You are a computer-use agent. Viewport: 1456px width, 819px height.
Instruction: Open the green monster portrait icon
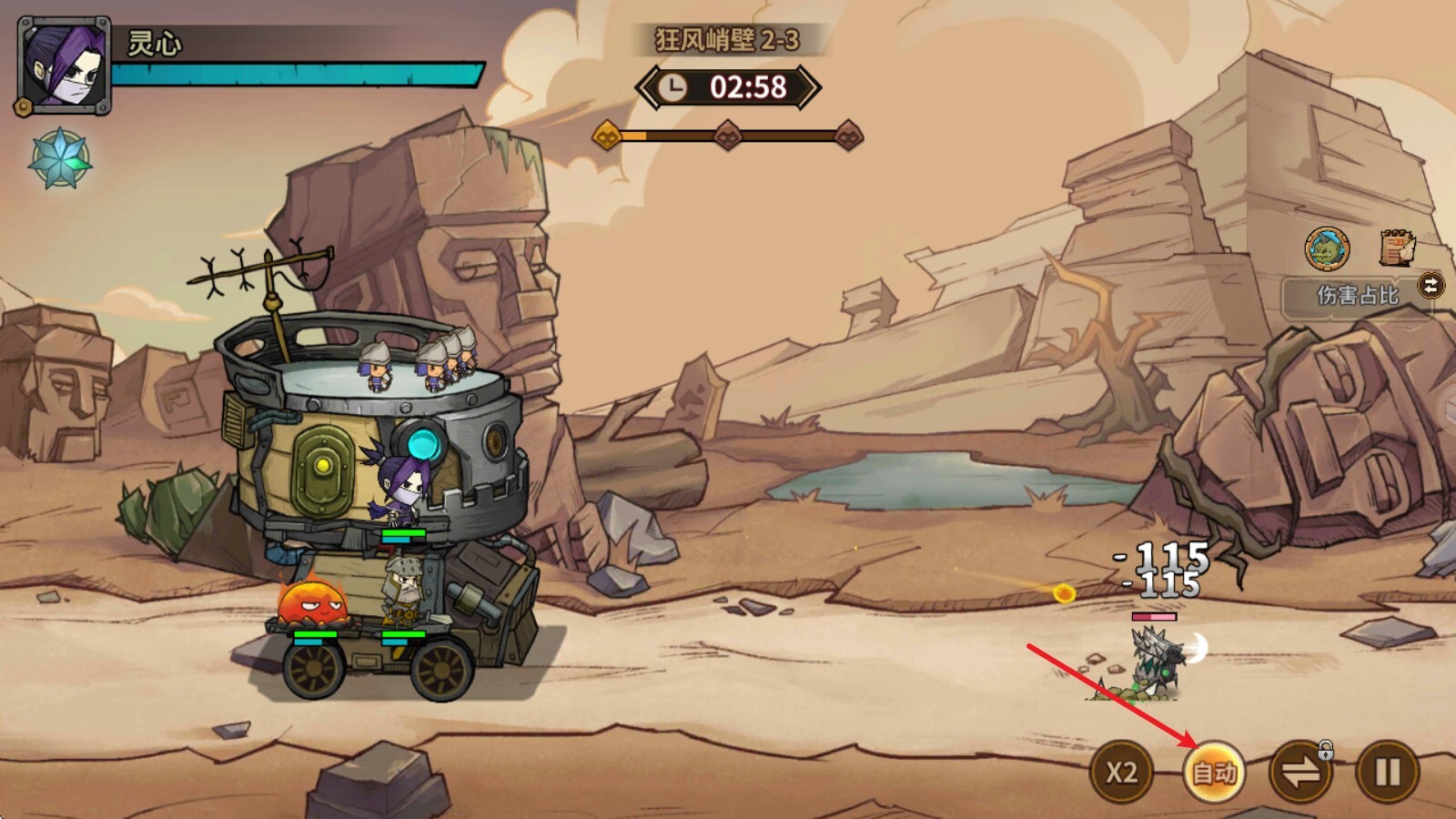click(1327, 248)
